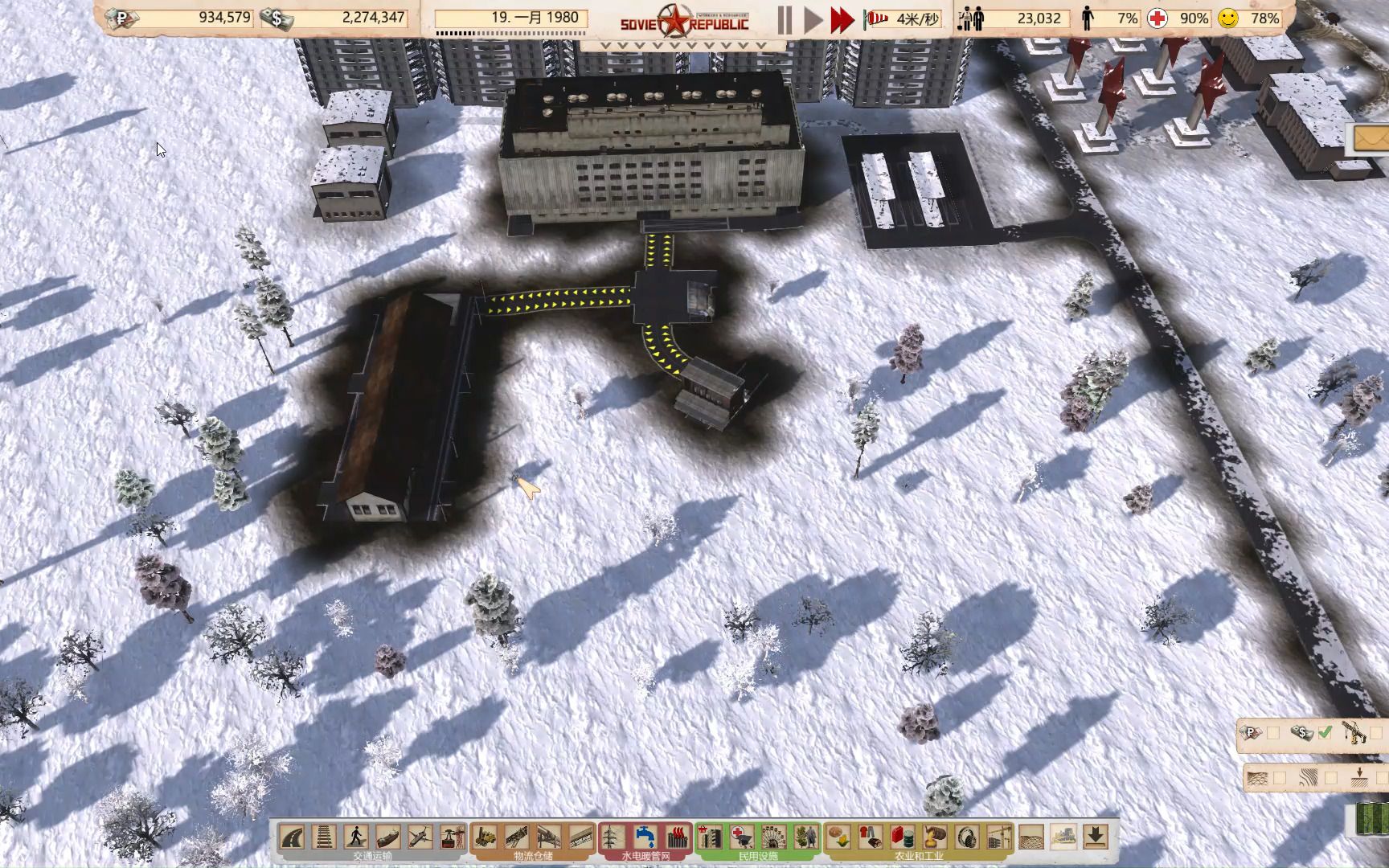Open the road construction tool
The image size is (1389, 868).
(x=292, y=837)
